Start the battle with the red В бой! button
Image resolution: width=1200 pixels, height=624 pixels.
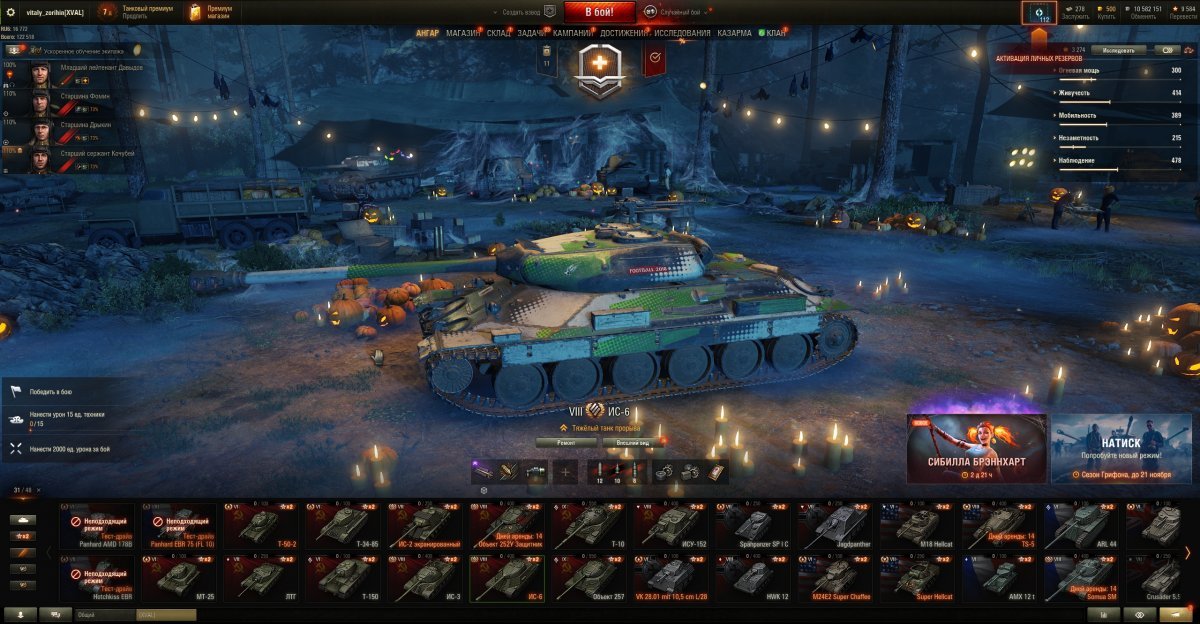coord(600,12)
